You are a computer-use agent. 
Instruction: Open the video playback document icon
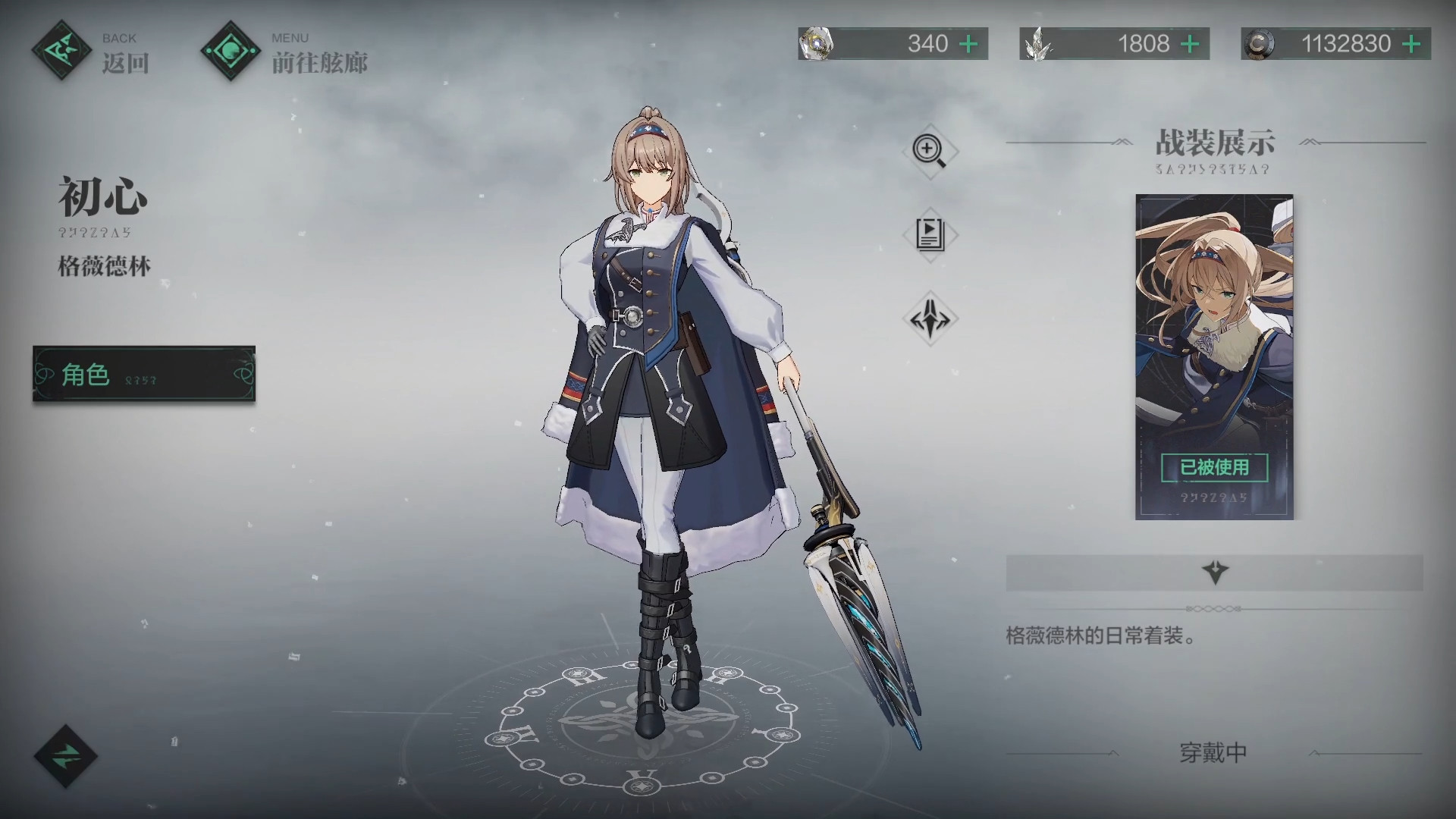[930, 234]
